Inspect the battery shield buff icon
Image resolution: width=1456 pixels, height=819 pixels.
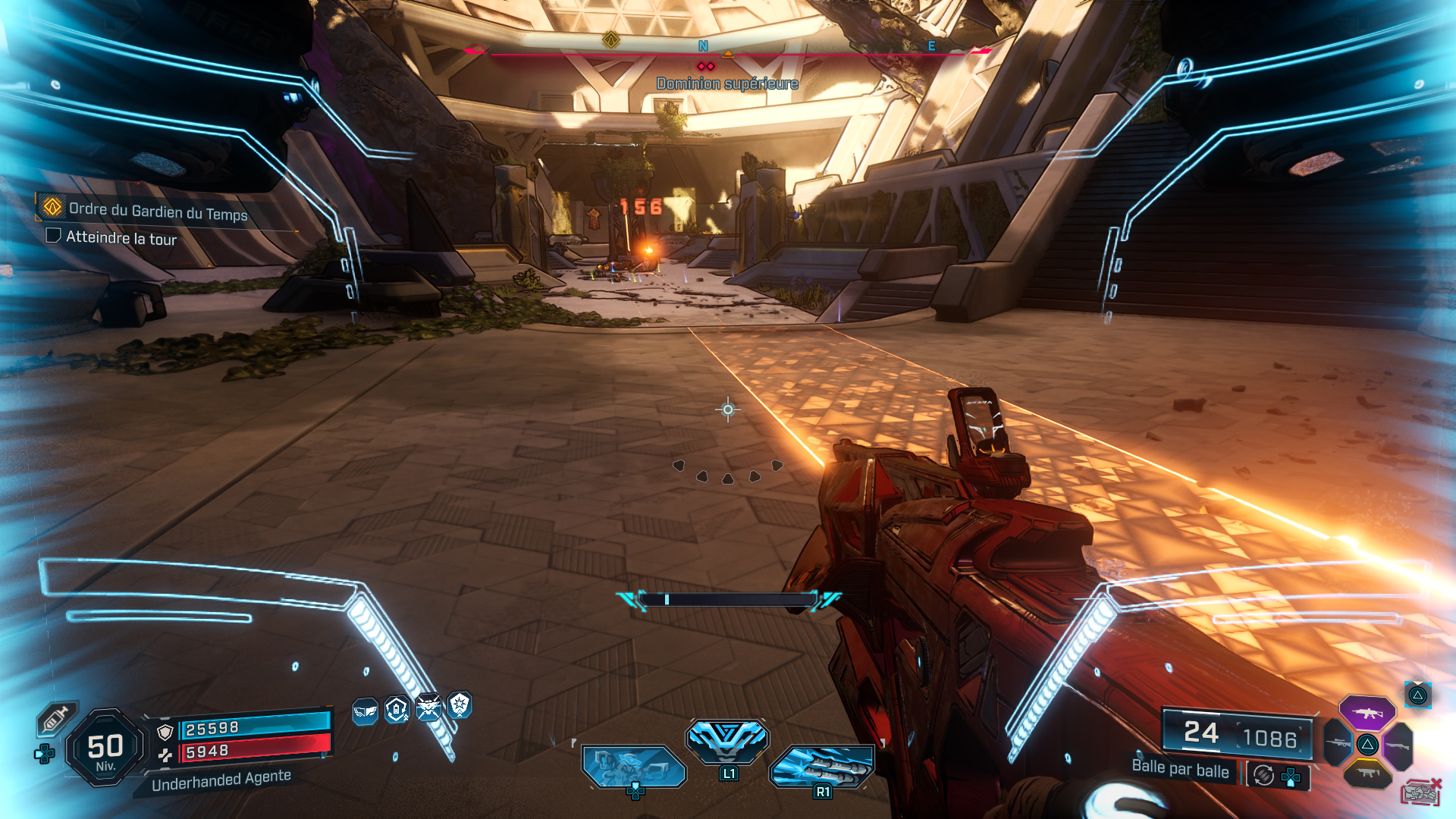(397, 710)
